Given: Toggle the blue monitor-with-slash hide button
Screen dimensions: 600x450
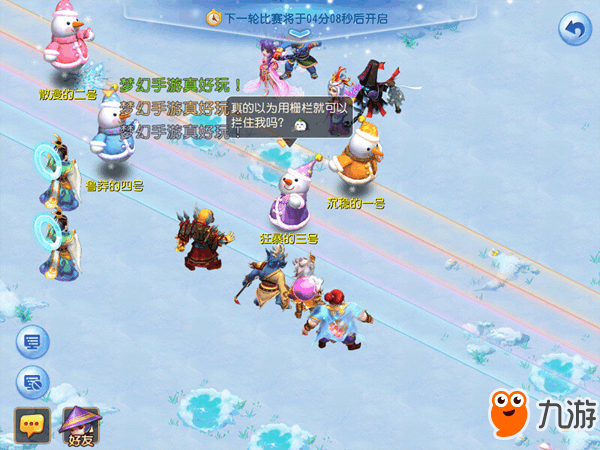Looking at the screenshot, I should click(x=32, y=381).
